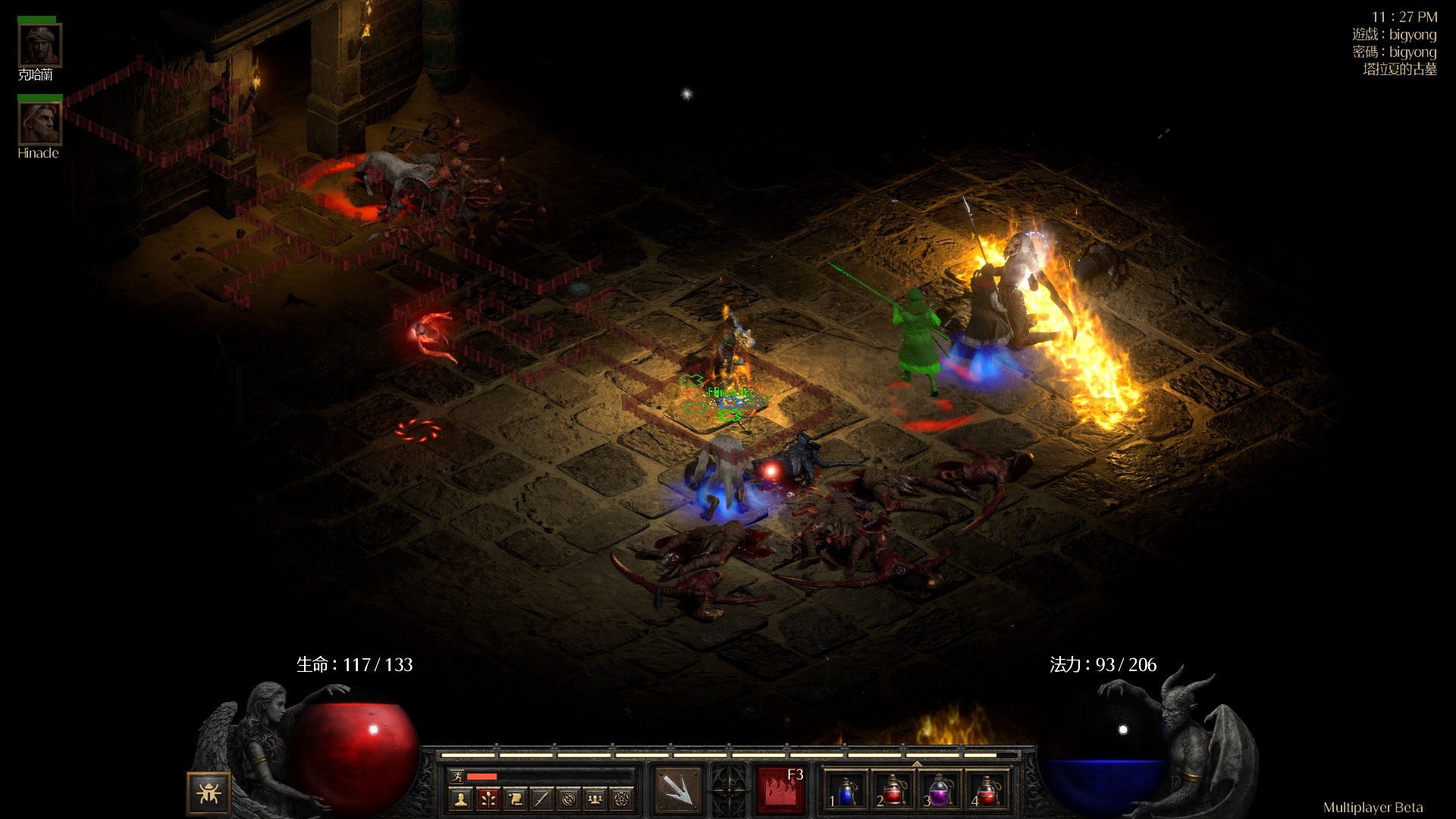Select the Hinade party member portrait
1456x819 pixels.
point(39,123)
